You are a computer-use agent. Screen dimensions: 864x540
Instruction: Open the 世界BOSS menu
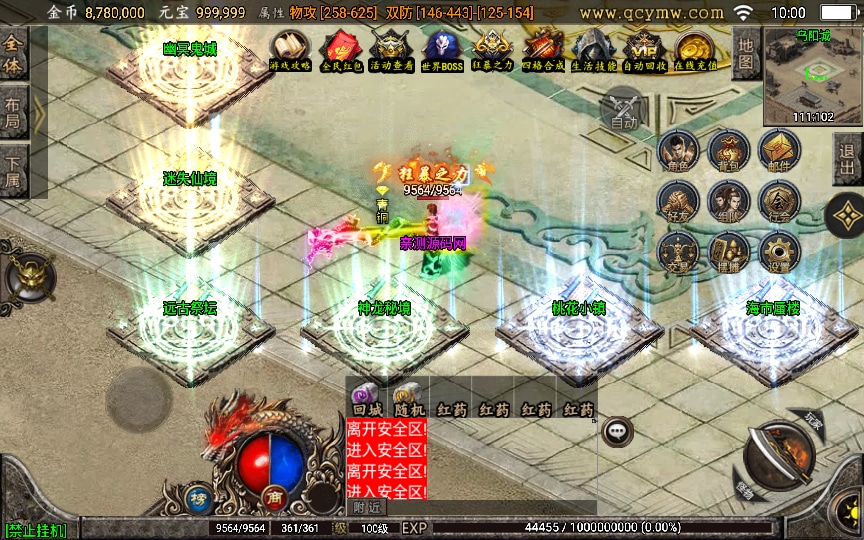pos(442,48)
